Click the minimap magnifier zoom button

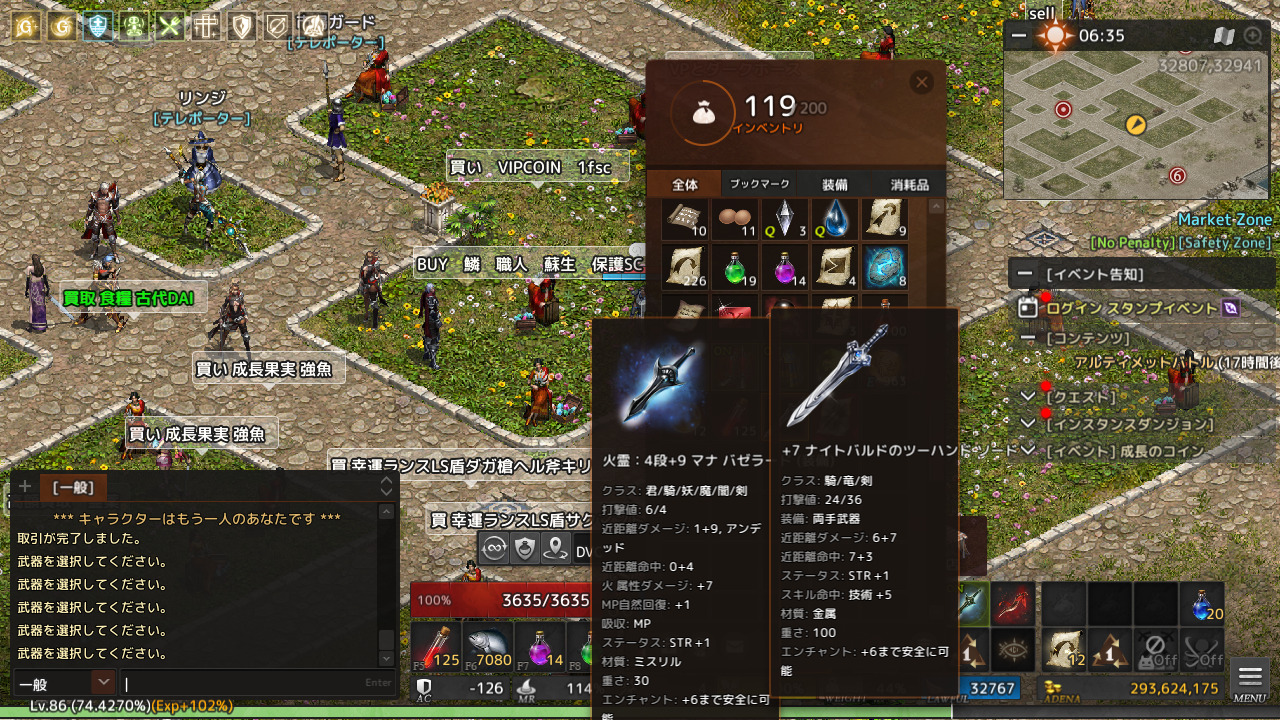(x=1253, y=36)
